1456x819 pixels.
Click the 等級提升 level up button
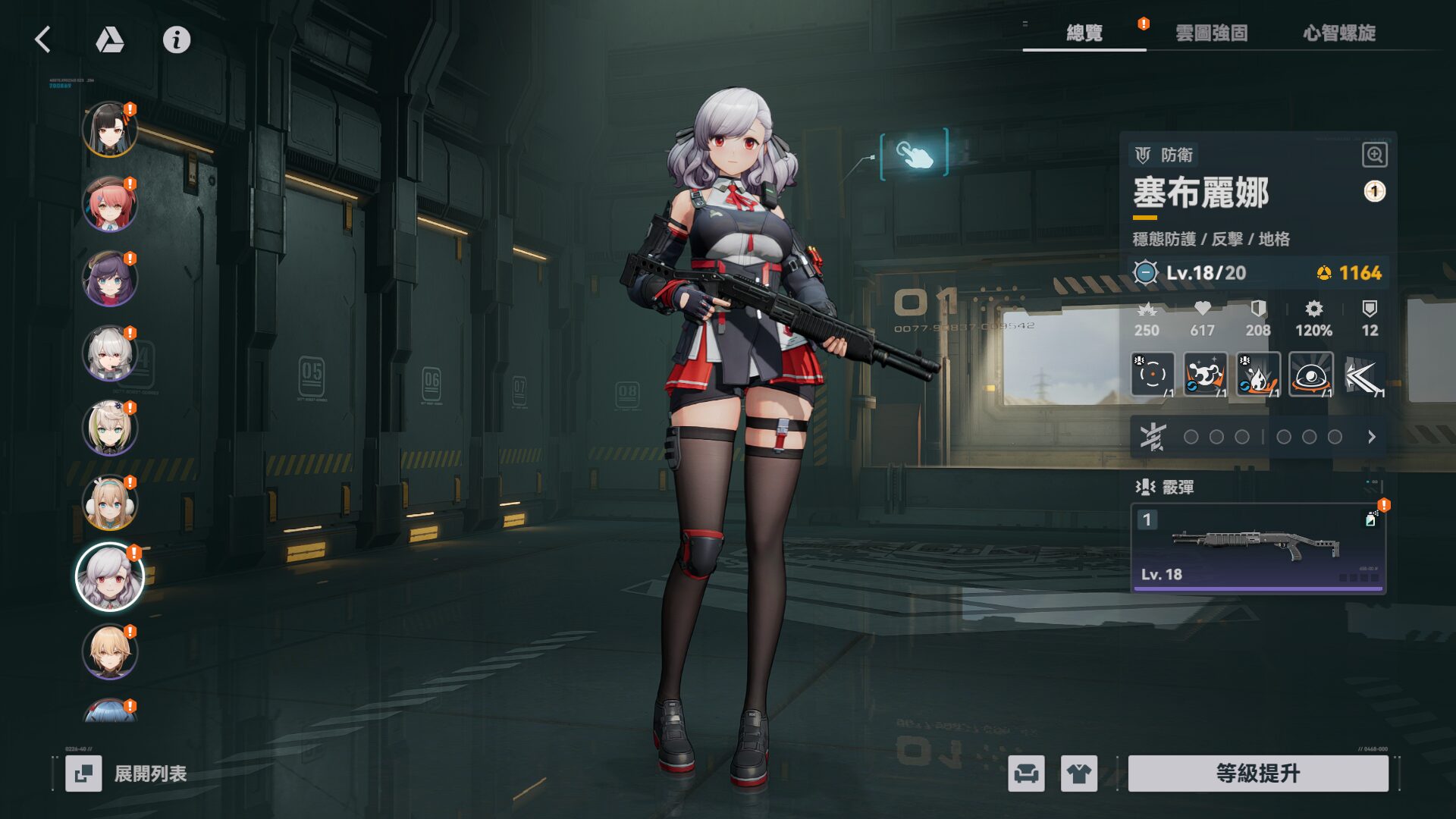[1258, 773]
